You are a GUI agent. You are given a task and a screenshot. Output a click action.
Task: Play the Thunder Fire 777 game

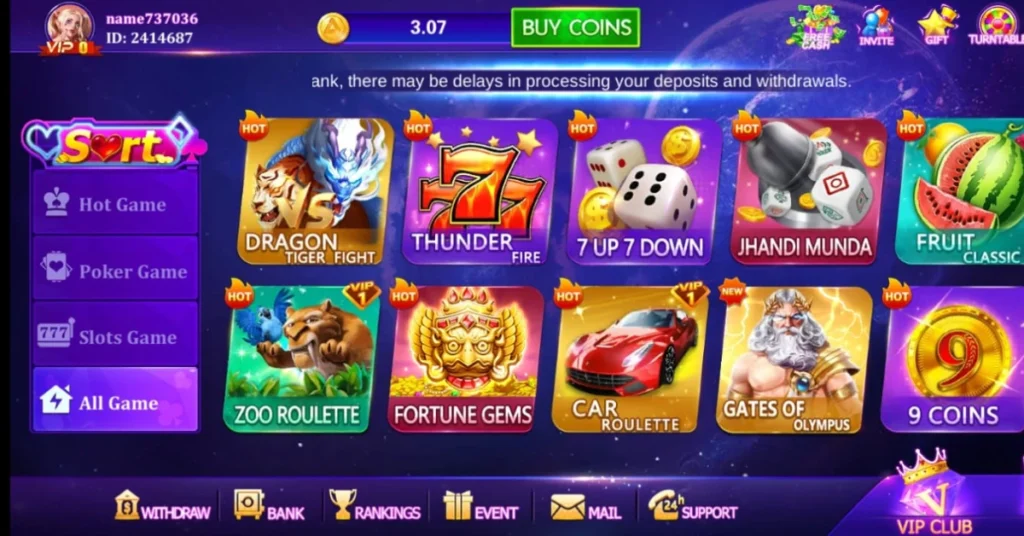[480, 191]
